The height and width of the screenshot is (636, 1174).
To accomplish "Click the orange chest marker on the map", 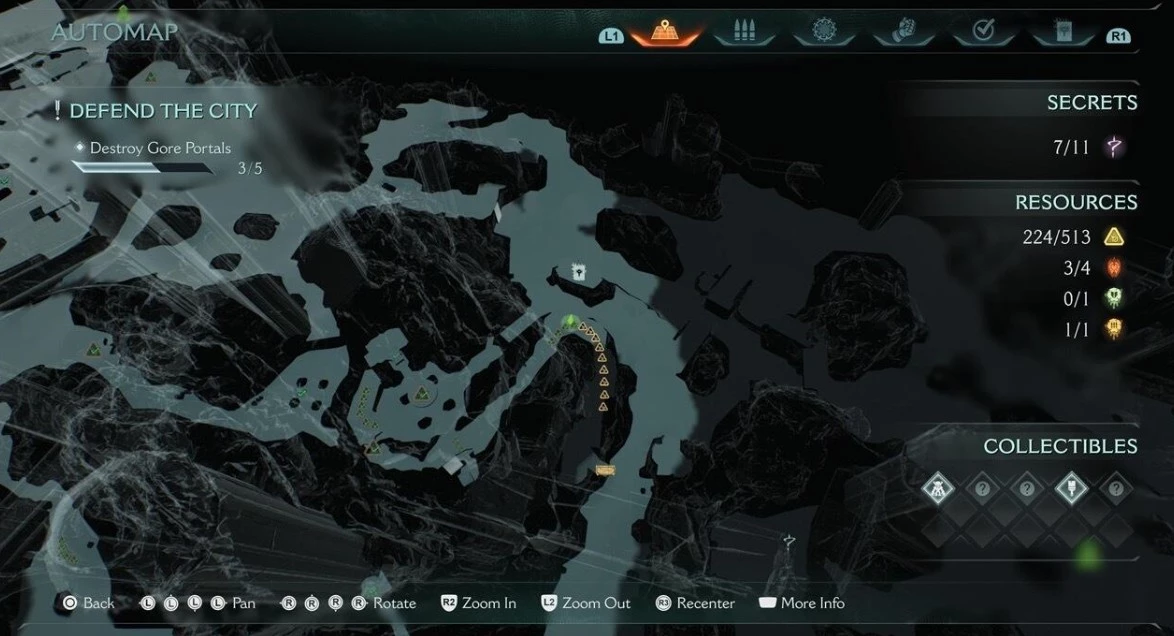I will click(604, 469).
